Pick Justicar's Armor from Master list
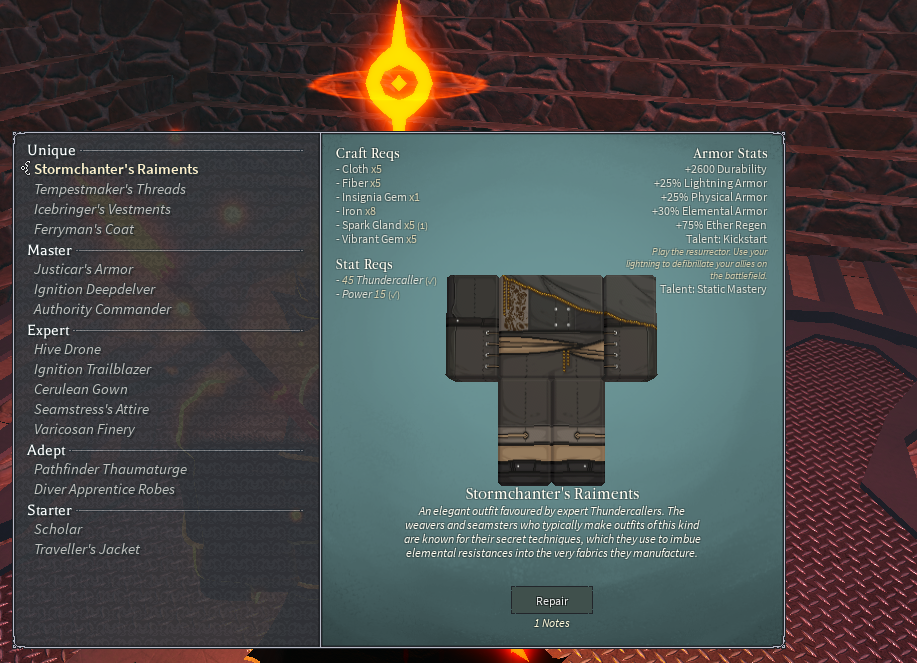This screenshot has height=663, width=917. tap(84, 269)
